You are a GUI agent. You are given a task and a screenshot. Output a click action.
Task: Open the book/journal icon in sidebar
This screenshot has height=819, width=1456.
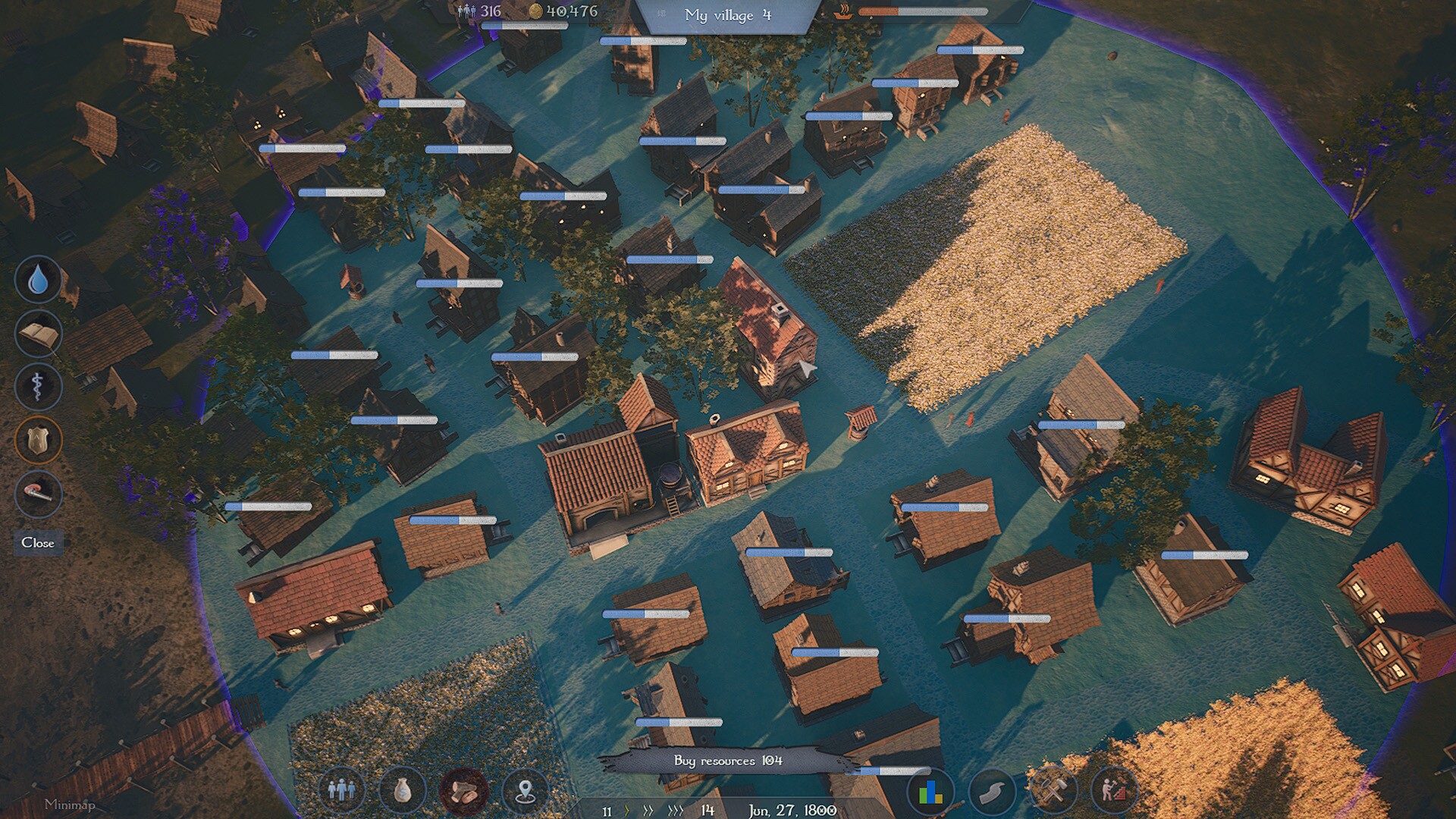(37, 331)
